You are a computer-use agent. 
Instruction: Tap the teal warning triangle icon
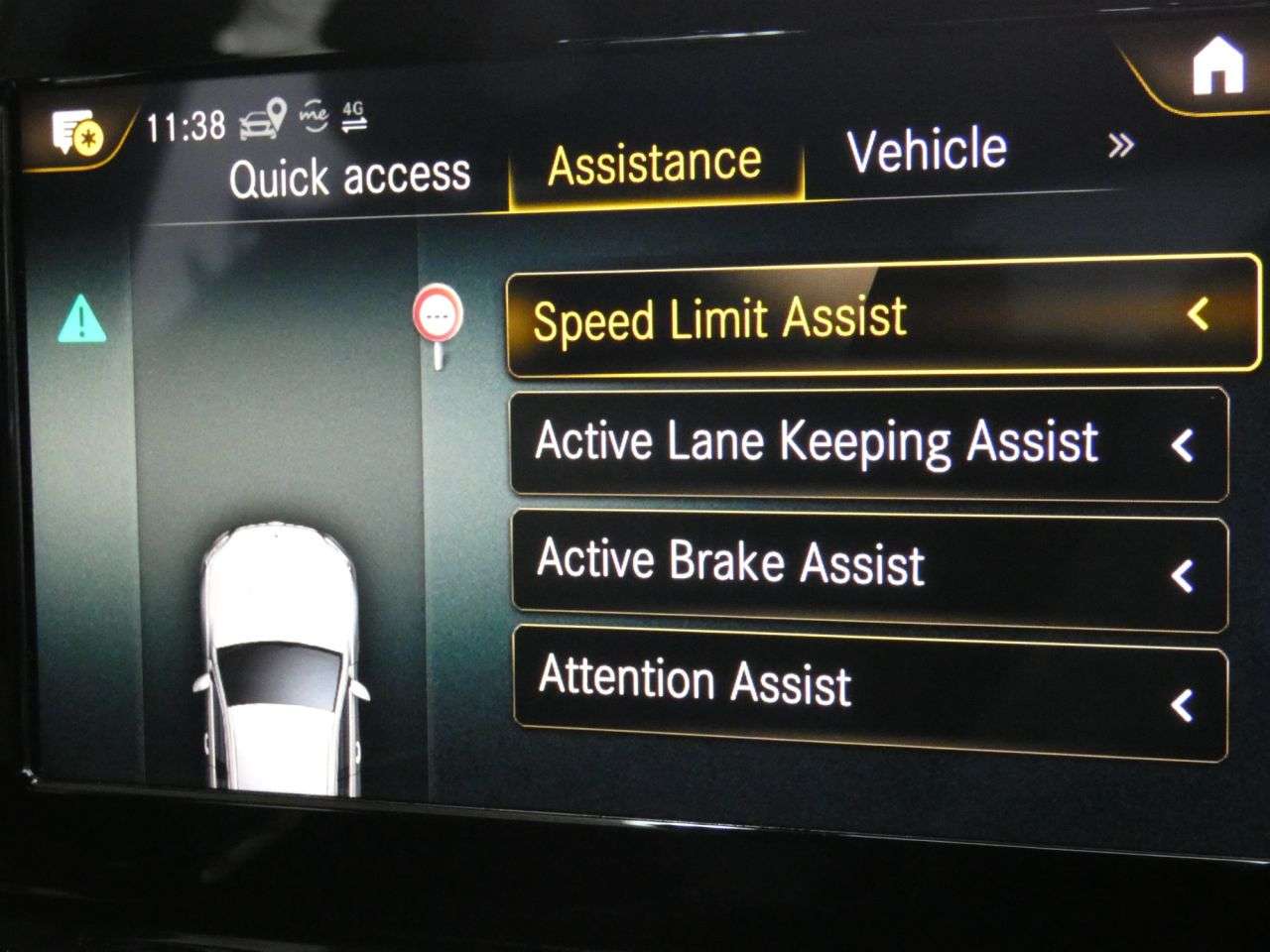pyautogui.click(x=82, y=320)
